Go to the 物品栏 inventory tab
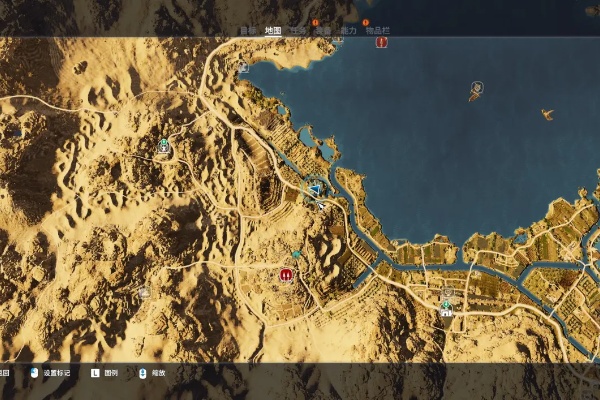 tap(378, 30)
